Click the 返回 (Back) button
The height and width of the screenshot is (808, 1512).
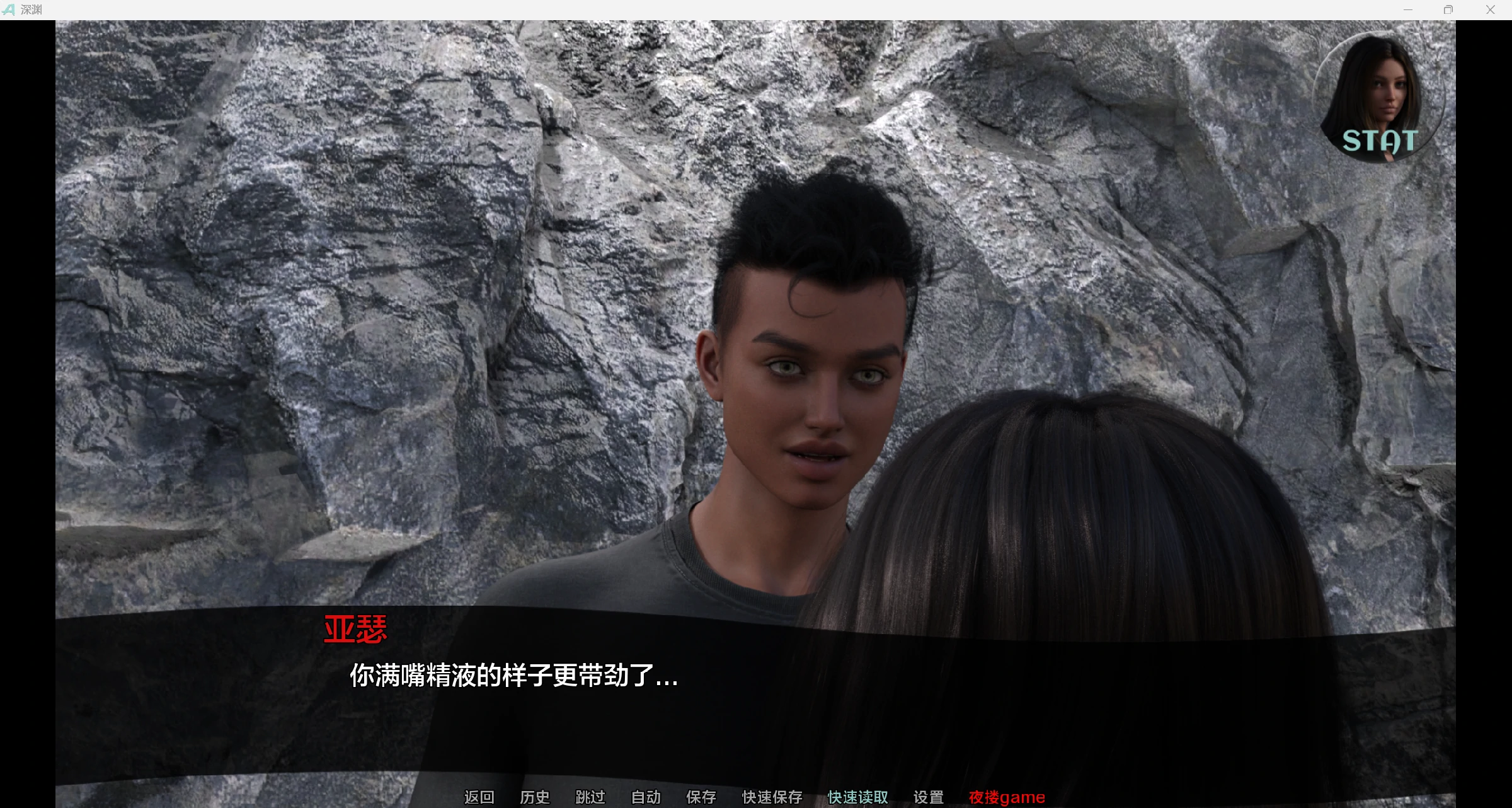click(479, 797)
